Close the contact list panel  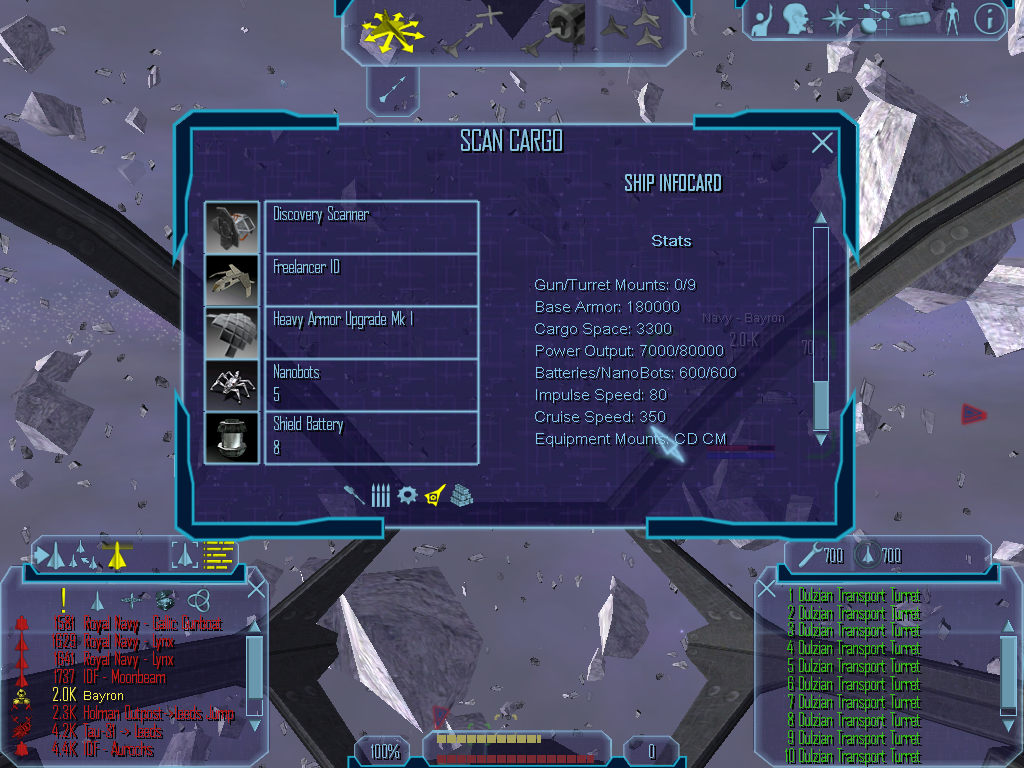(x=256, y=587)
